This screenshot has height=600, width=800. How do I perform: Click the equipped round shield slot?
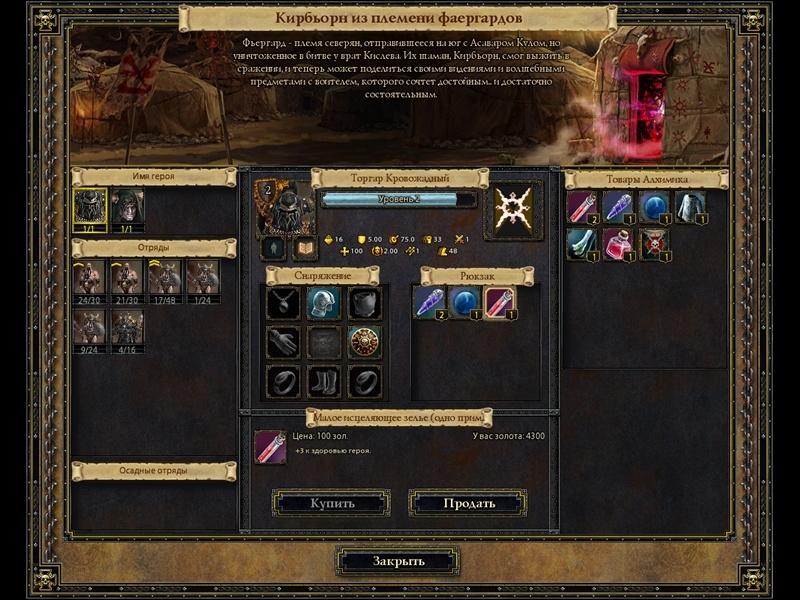click(x=363, y=342)
